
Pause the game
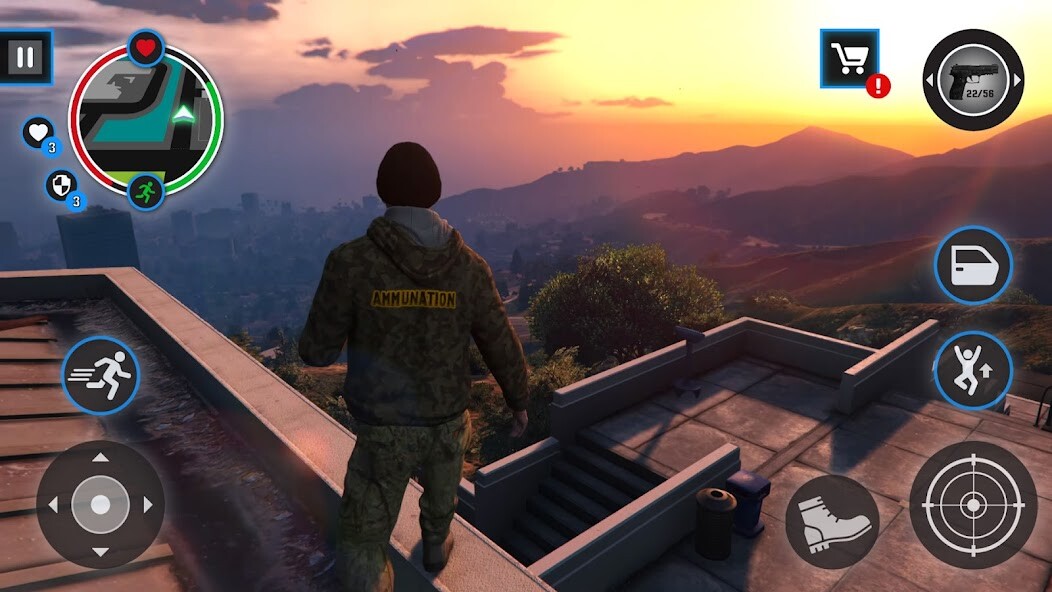point(25,57)
